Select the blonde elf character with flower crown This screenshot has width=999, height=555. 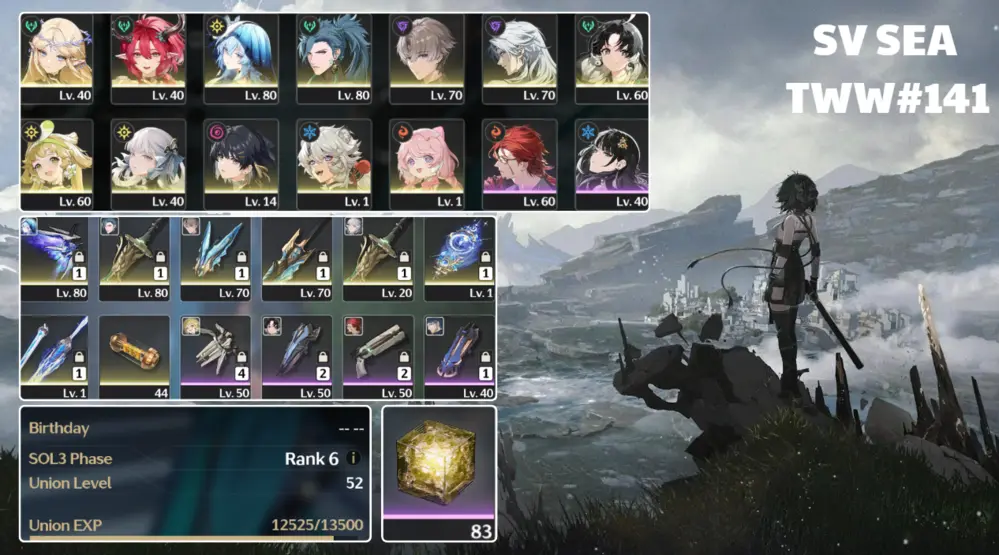click(57, 56)
